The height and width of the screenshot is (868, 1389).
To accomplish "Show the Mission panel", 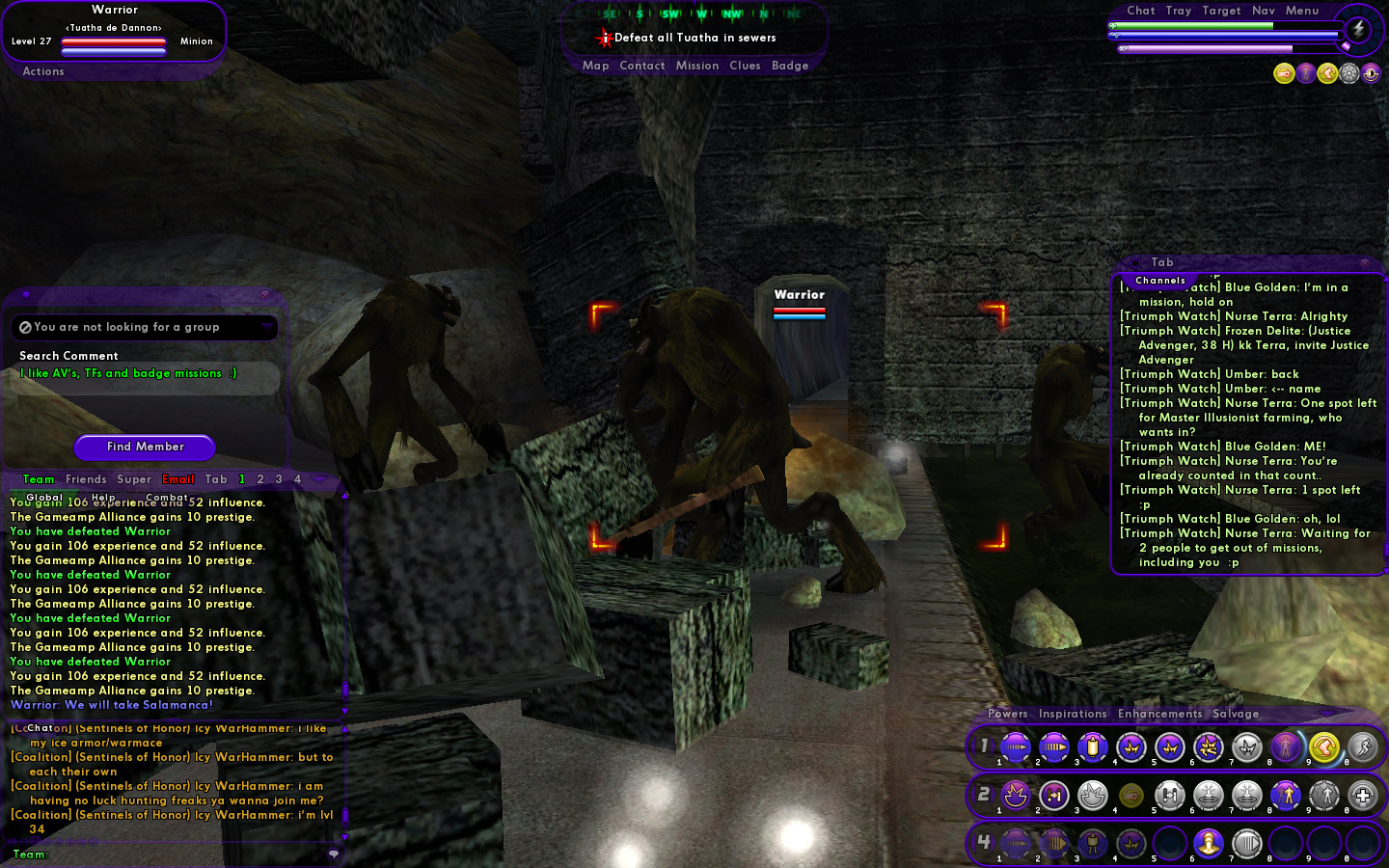I will click(x=696, y=66).
